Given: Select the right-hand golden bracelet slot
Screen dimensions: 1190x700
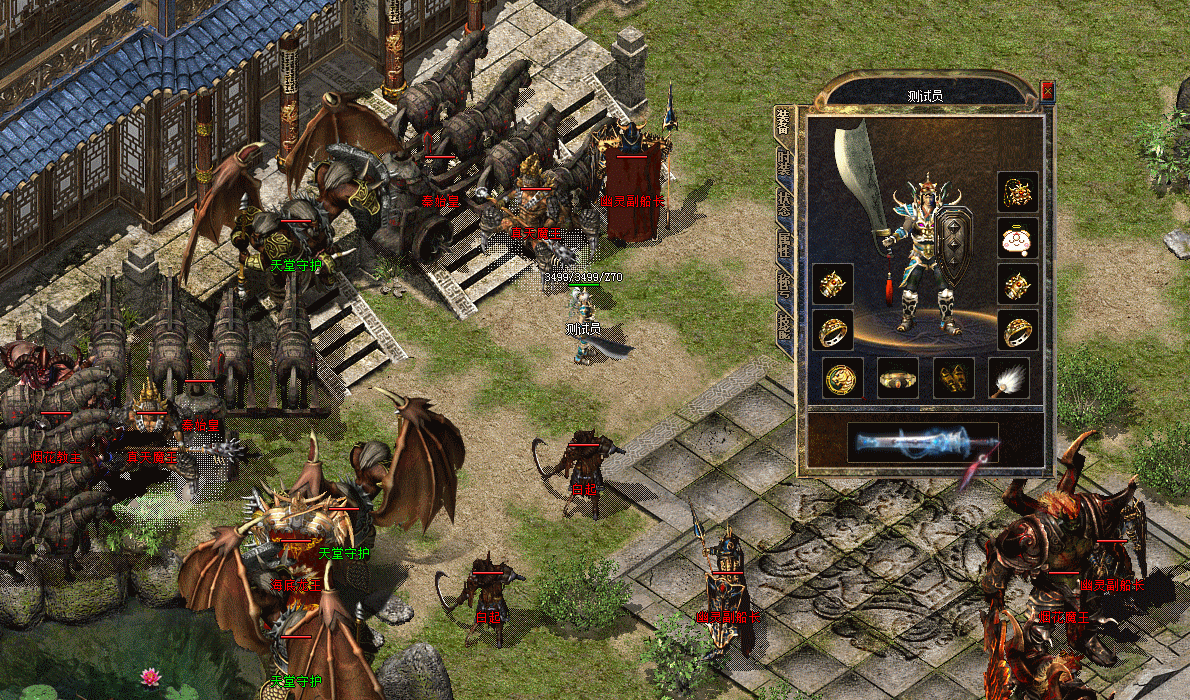Looking at the screenshot, I should (x=1018, y=284).
